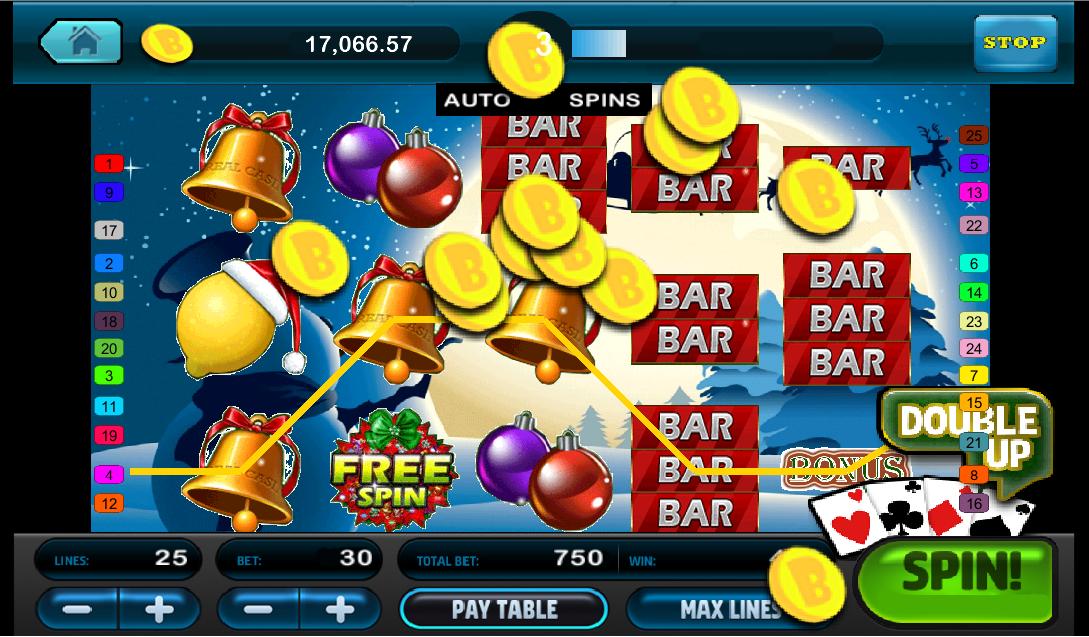Pick payline marker 14
Screen dimensions: 1089x637
tap(973, 293)
